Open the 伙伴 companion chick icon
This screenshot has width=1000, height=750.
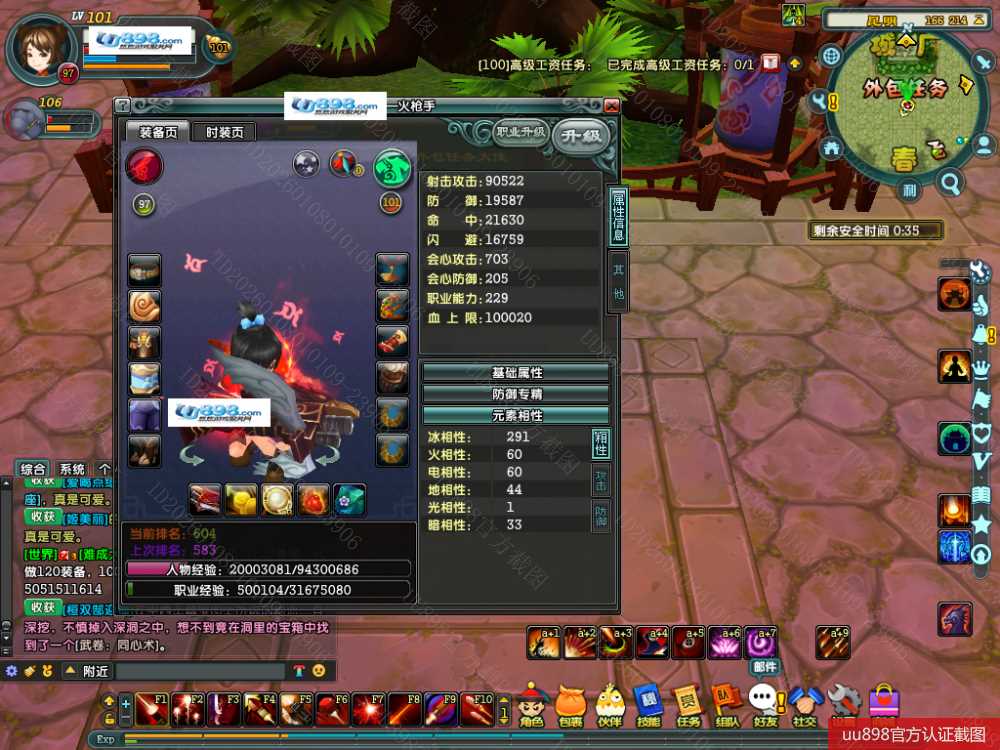click(x=610, y=705)
